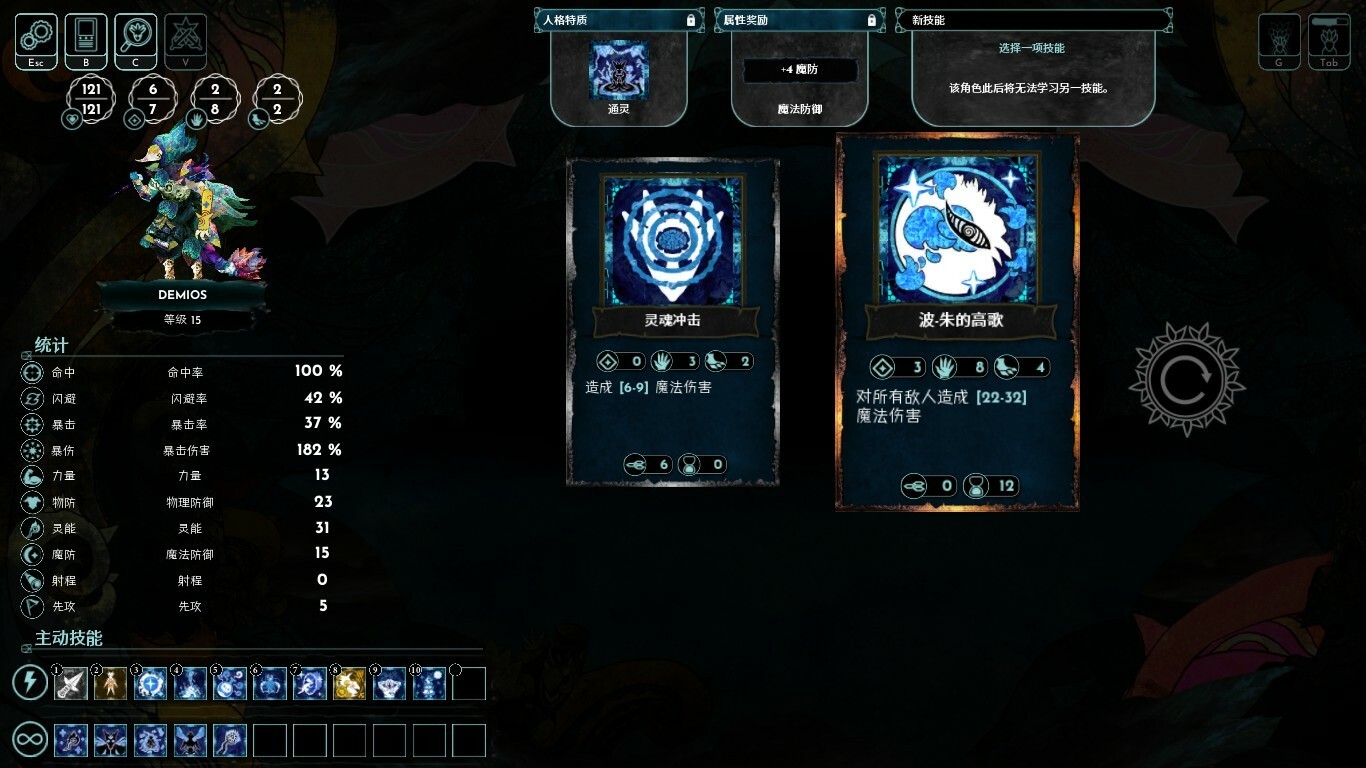
Task: Select the golden skill in slot 8
Action: [x=349, y=684]
